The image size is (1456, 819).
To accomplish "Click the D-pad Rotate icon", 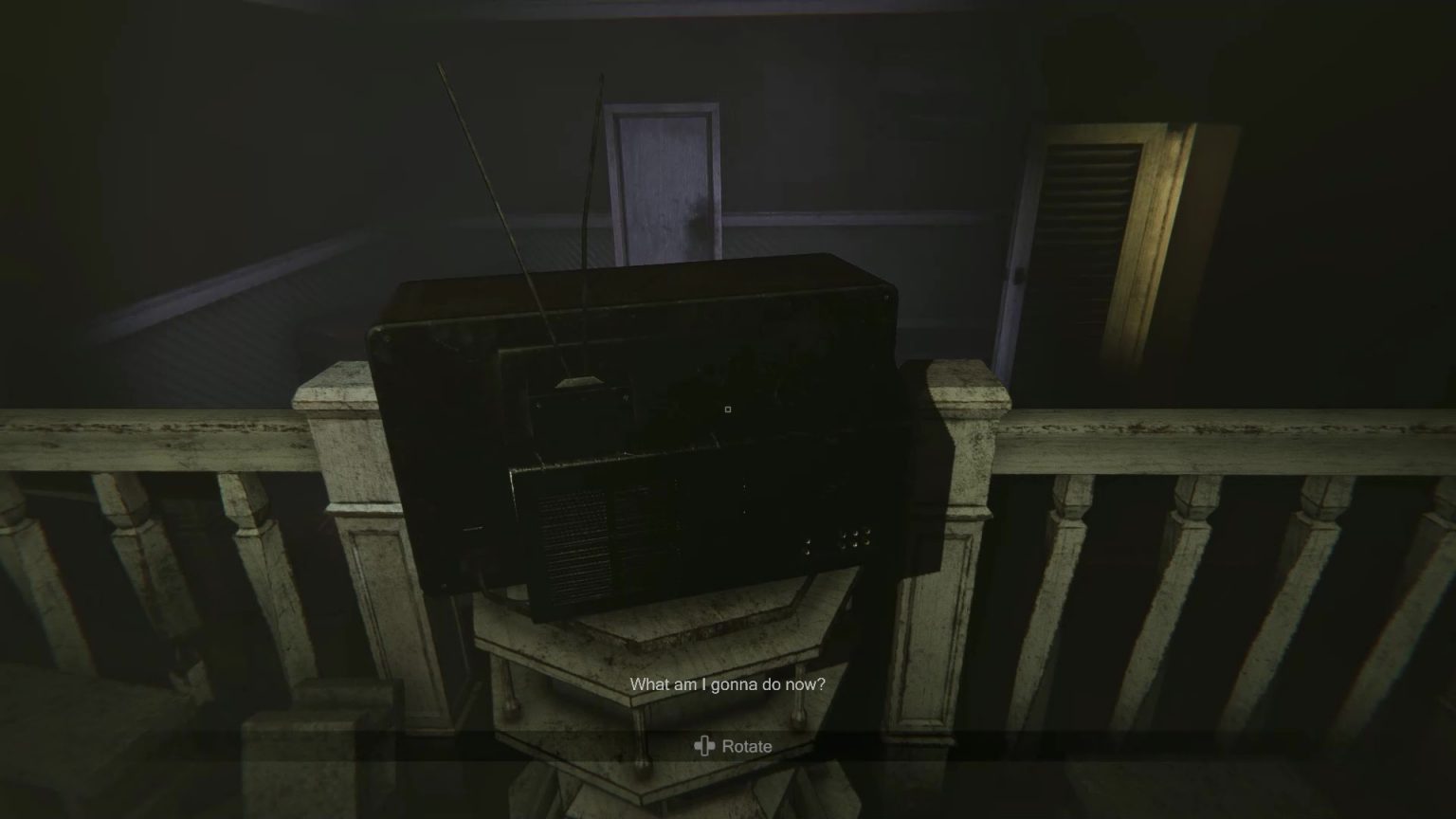I will pos(706,746).
